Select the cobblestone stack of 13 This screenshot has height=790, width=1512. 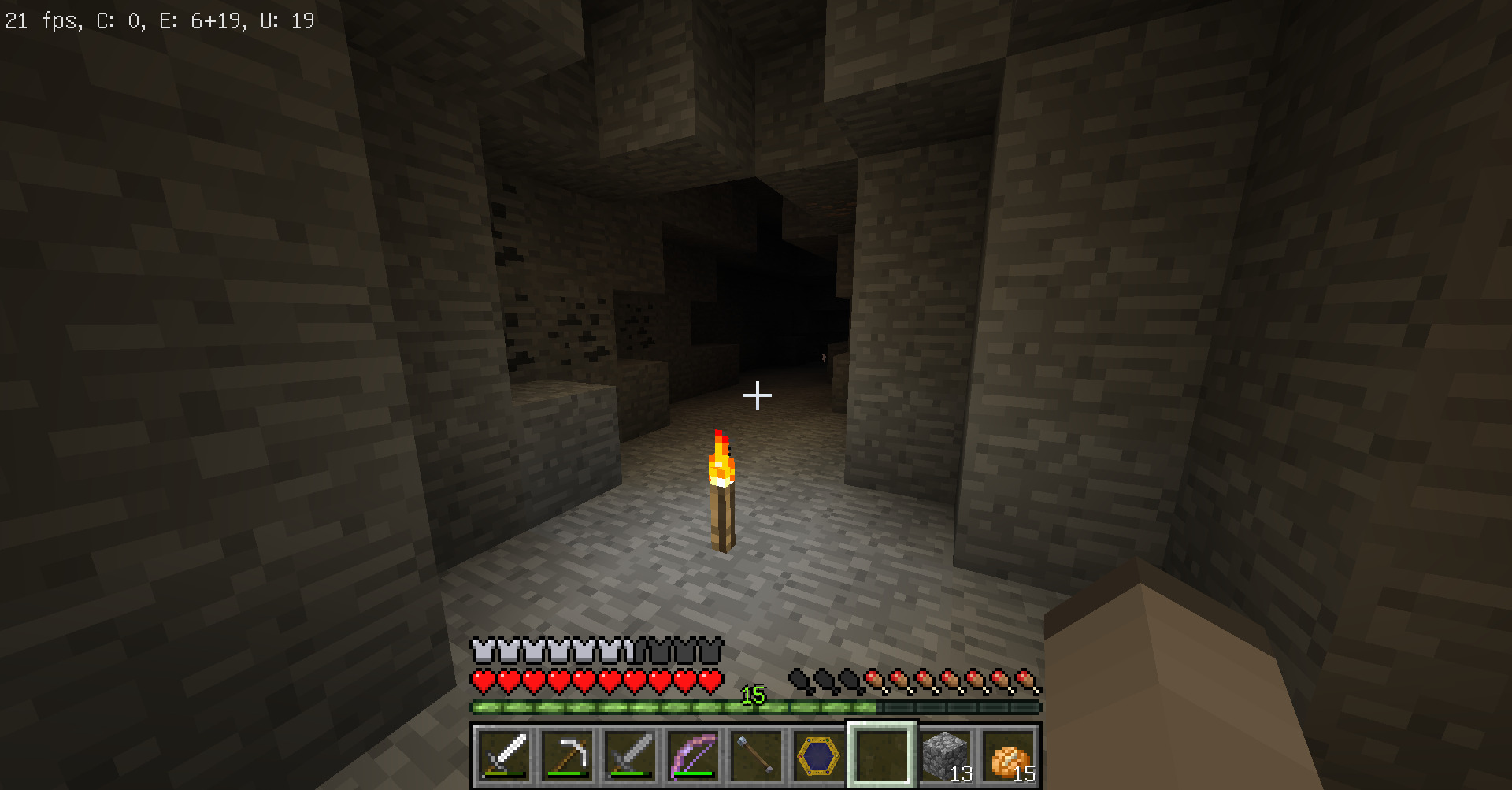pyautogui.click(x=945, y=755)
